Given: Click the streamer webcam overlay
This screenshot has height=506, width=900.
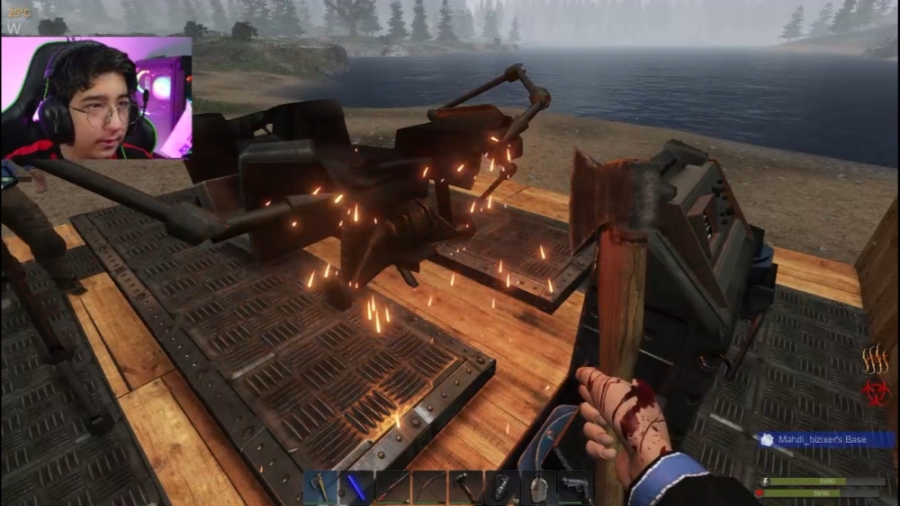Looking at the screenshot, I should click(x=96, y=99).
